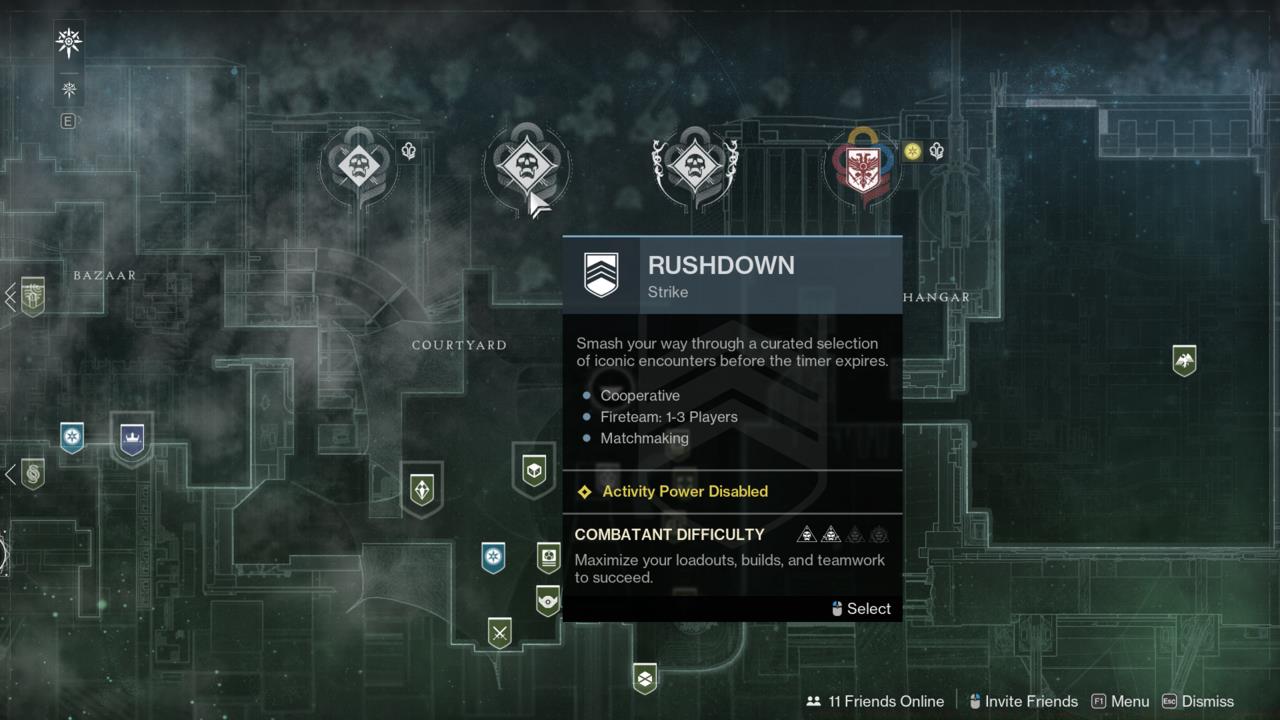1280x720 pixels.
Task: Click the combatant difficulty skull indicator
Action: tap(842, 534)
